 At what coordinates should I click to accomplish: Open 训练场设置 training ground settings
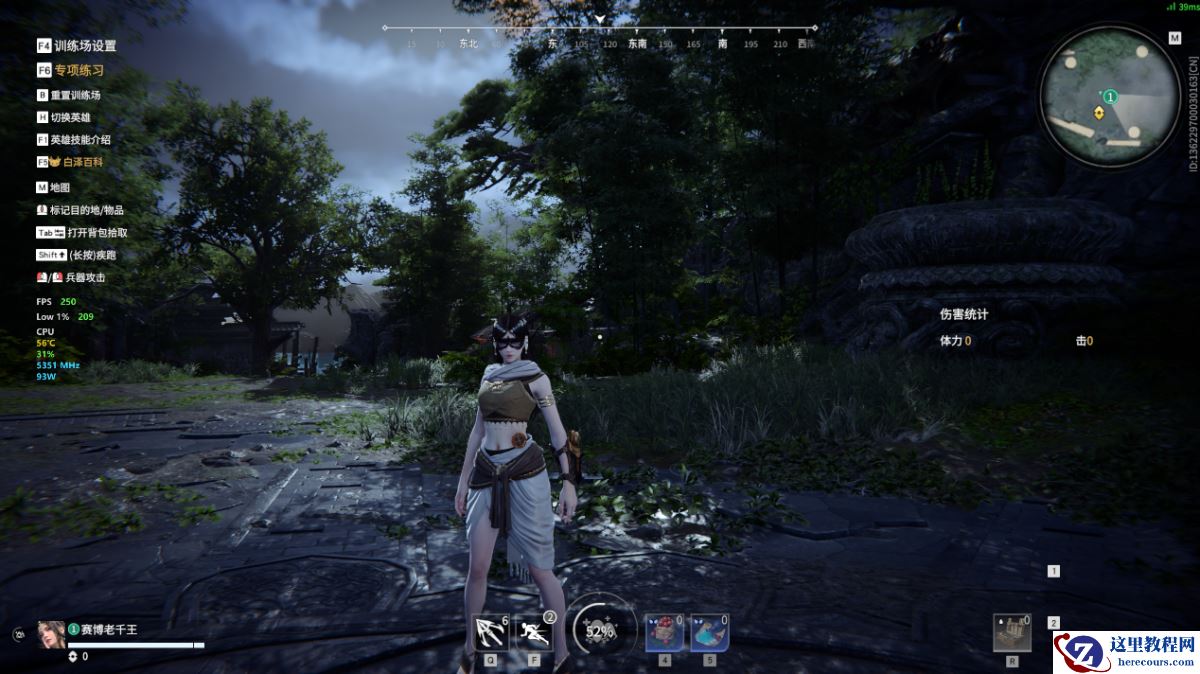(77, 46)
